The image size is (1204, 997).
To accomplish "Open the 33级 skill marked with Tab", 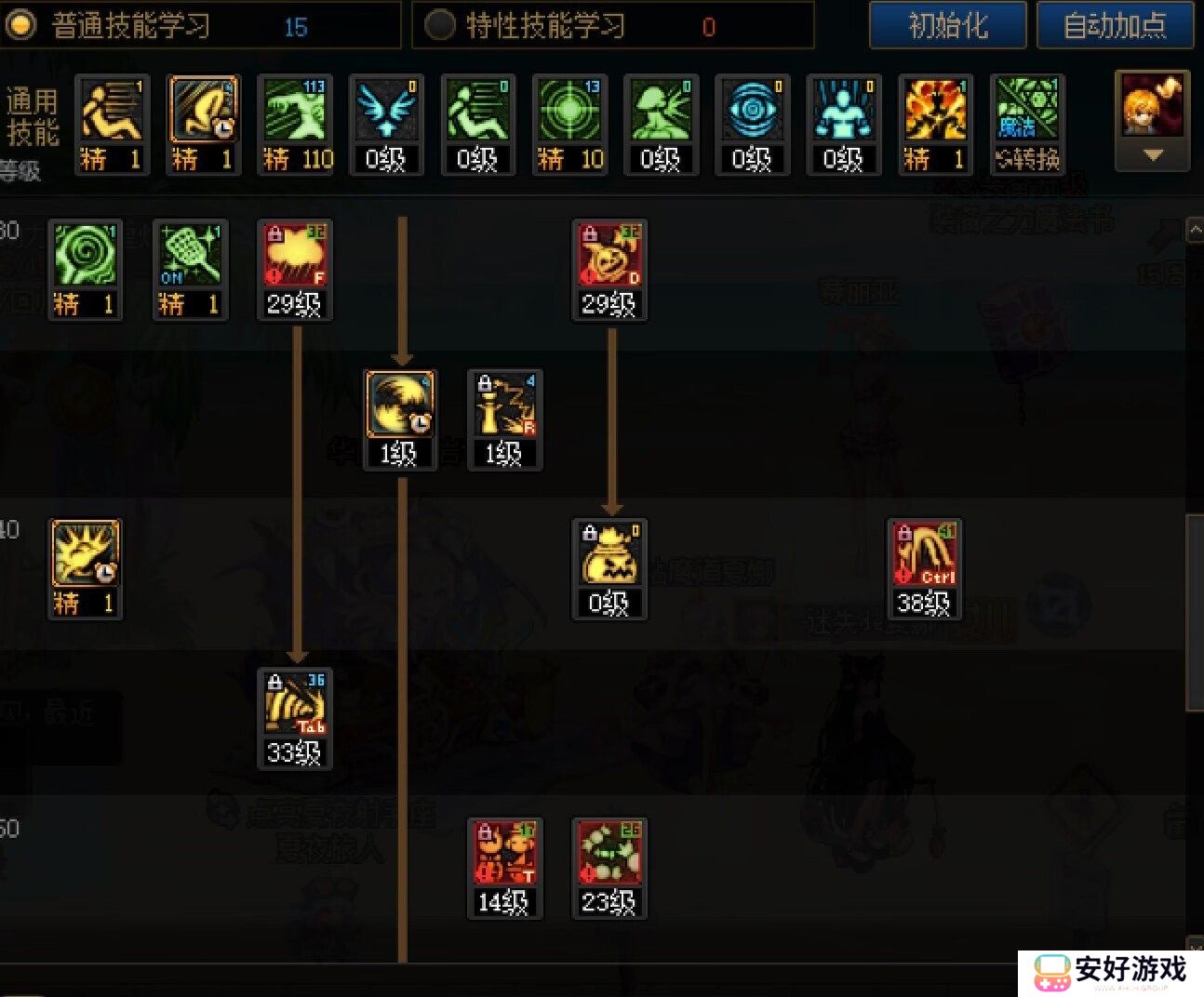I will pyautogui.click(x=295, y=716).
